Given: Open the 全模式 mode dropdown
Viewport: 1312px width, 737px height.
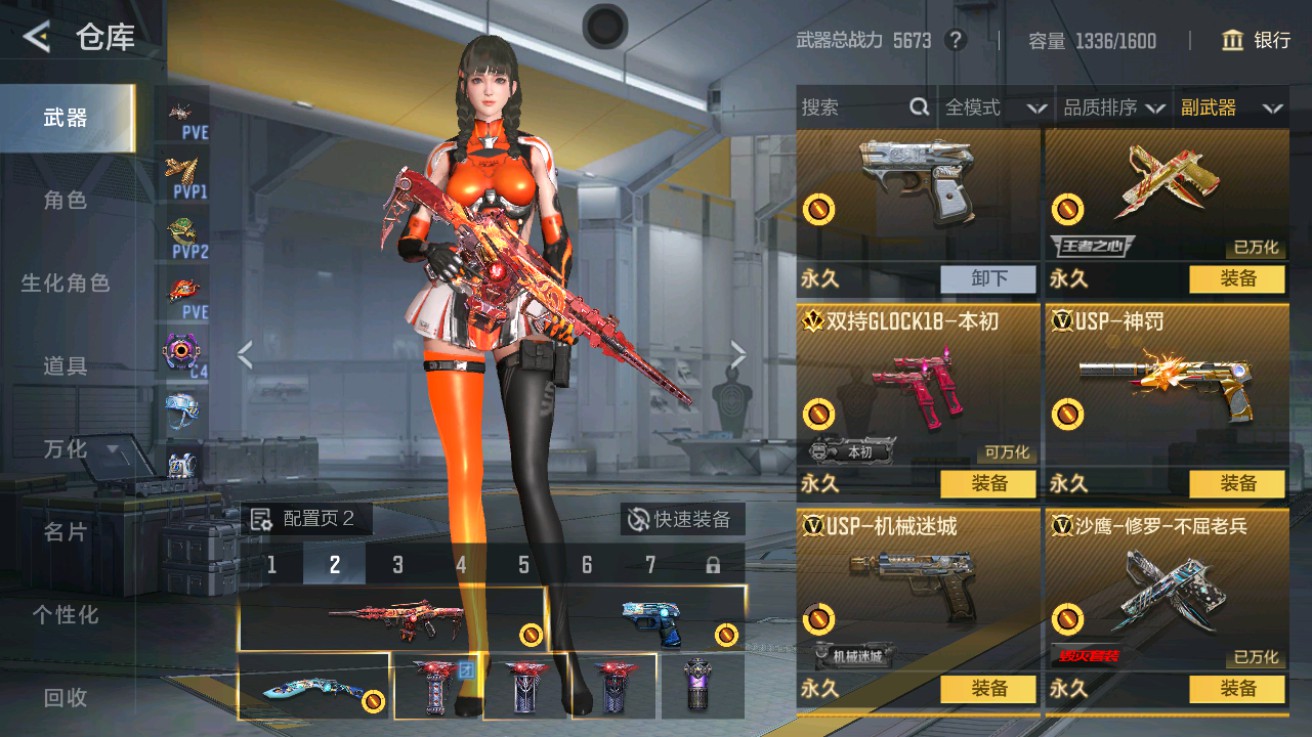Looking at the screenshot, I should click(x=994, y=108).
